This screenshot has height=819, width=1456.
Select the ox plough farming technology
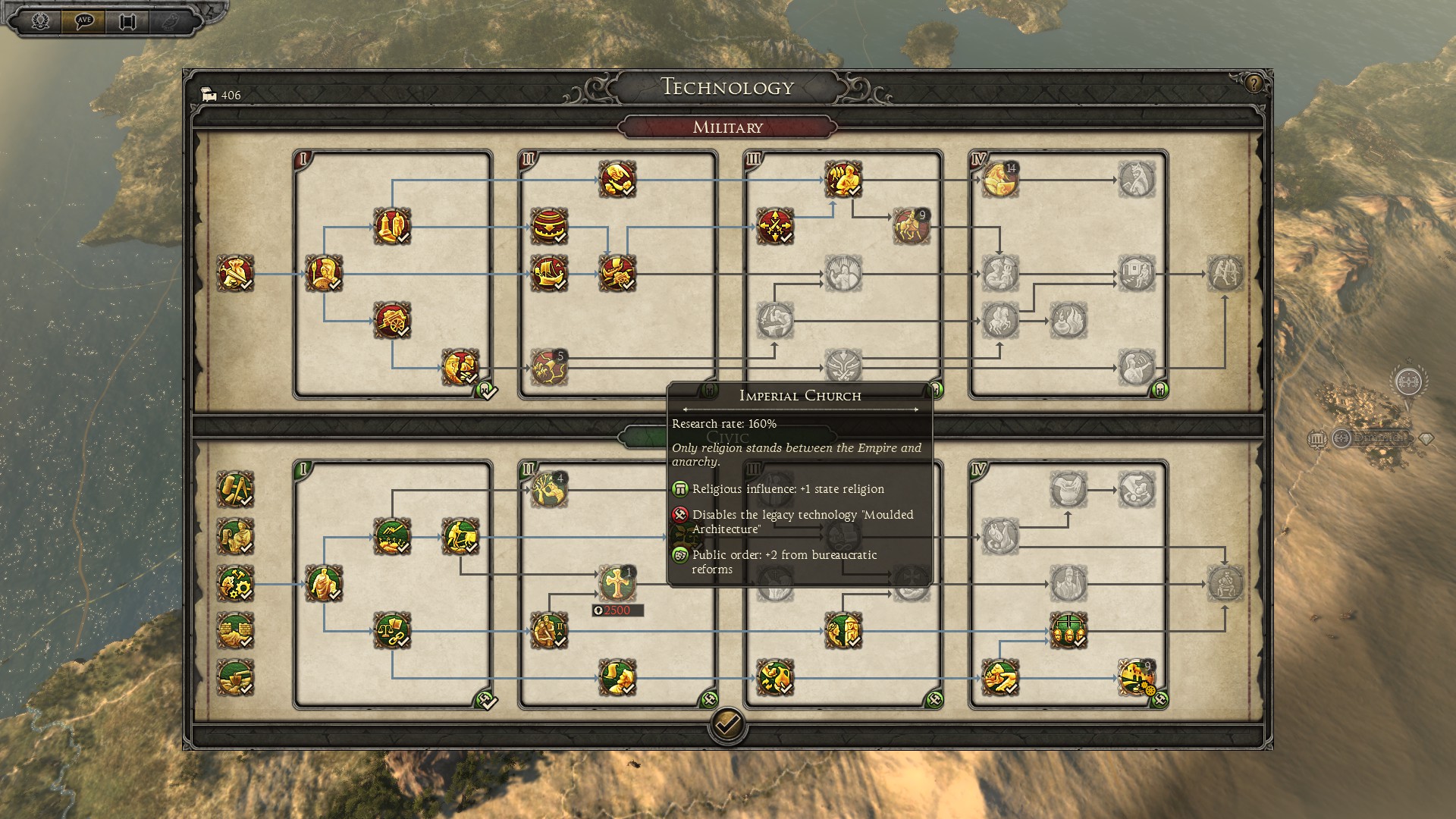click(460, 536)
